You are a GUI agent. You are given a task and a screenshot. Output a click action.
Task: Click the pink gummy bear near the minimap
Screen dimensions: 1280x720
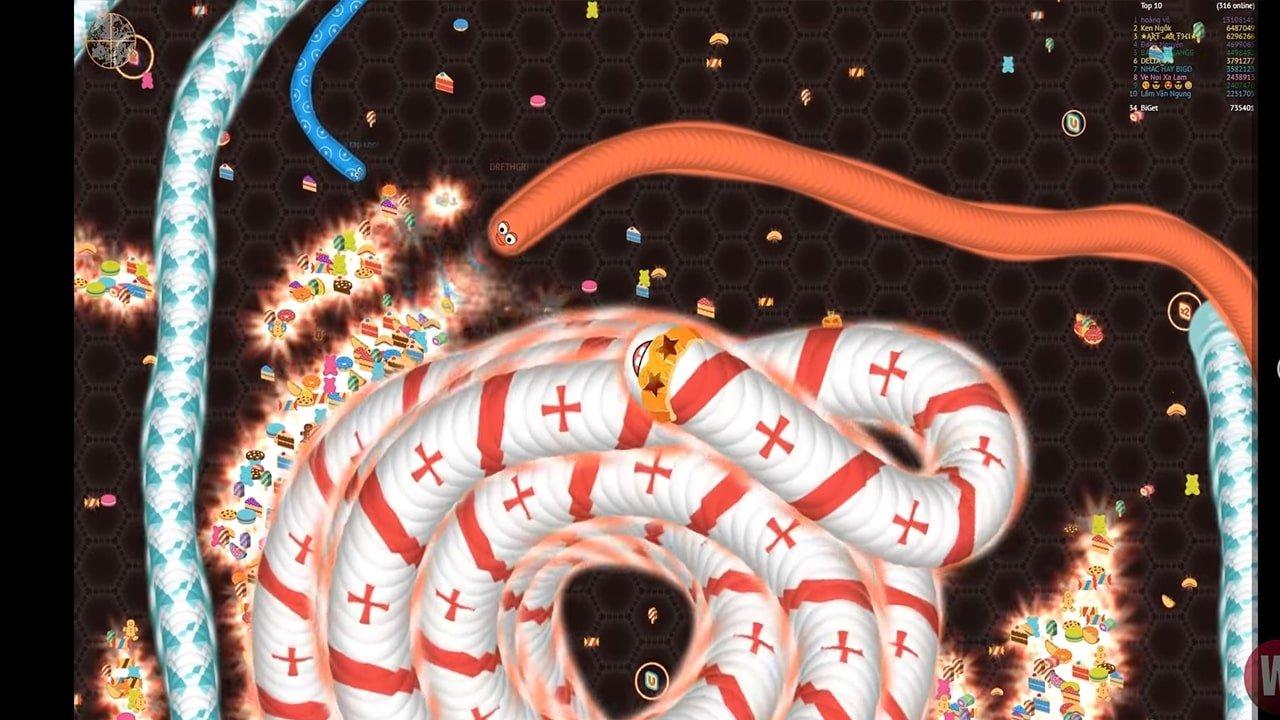(148, 82)
